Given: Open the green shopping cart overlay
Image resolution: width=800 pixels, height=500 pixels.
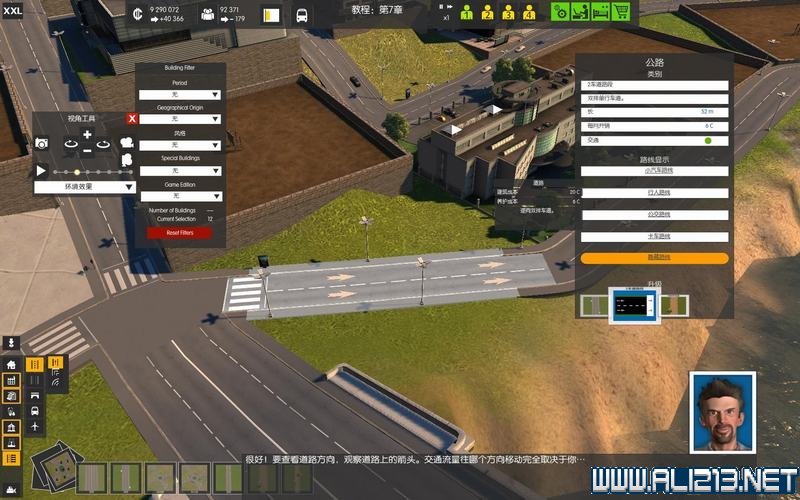Looking at the screenshot, I should [621, 12].
